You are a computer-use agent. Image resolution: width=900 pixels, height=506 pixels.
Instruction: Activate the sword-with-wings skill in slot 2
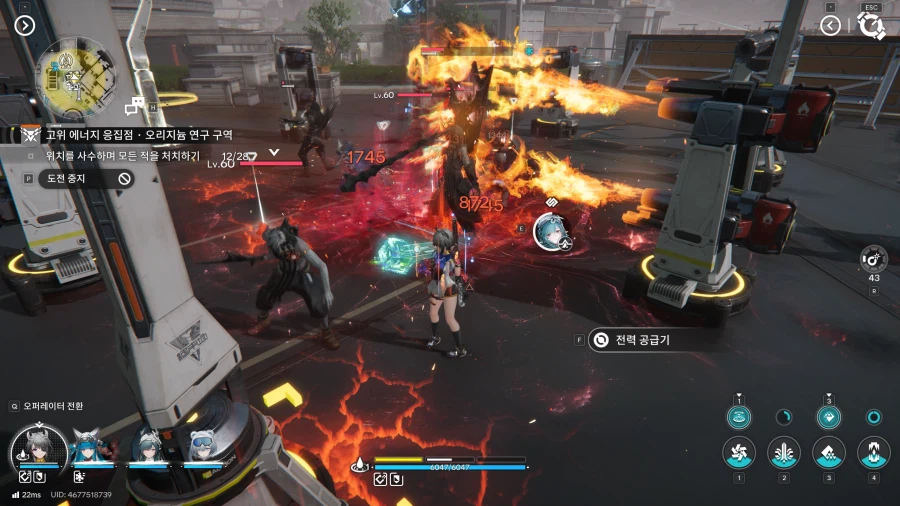(x=784, y=452)
